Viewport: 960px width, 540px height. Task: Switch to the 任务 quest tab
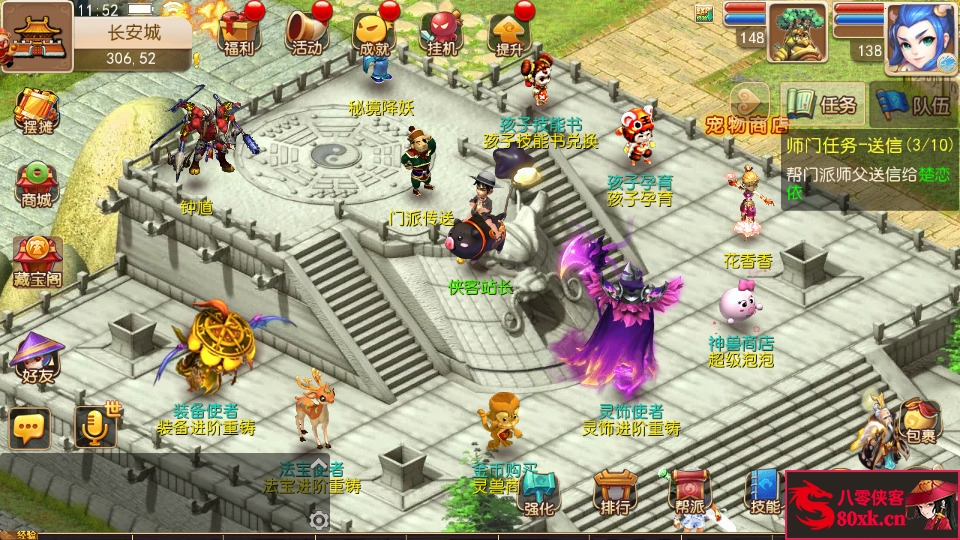pos(823,104)
